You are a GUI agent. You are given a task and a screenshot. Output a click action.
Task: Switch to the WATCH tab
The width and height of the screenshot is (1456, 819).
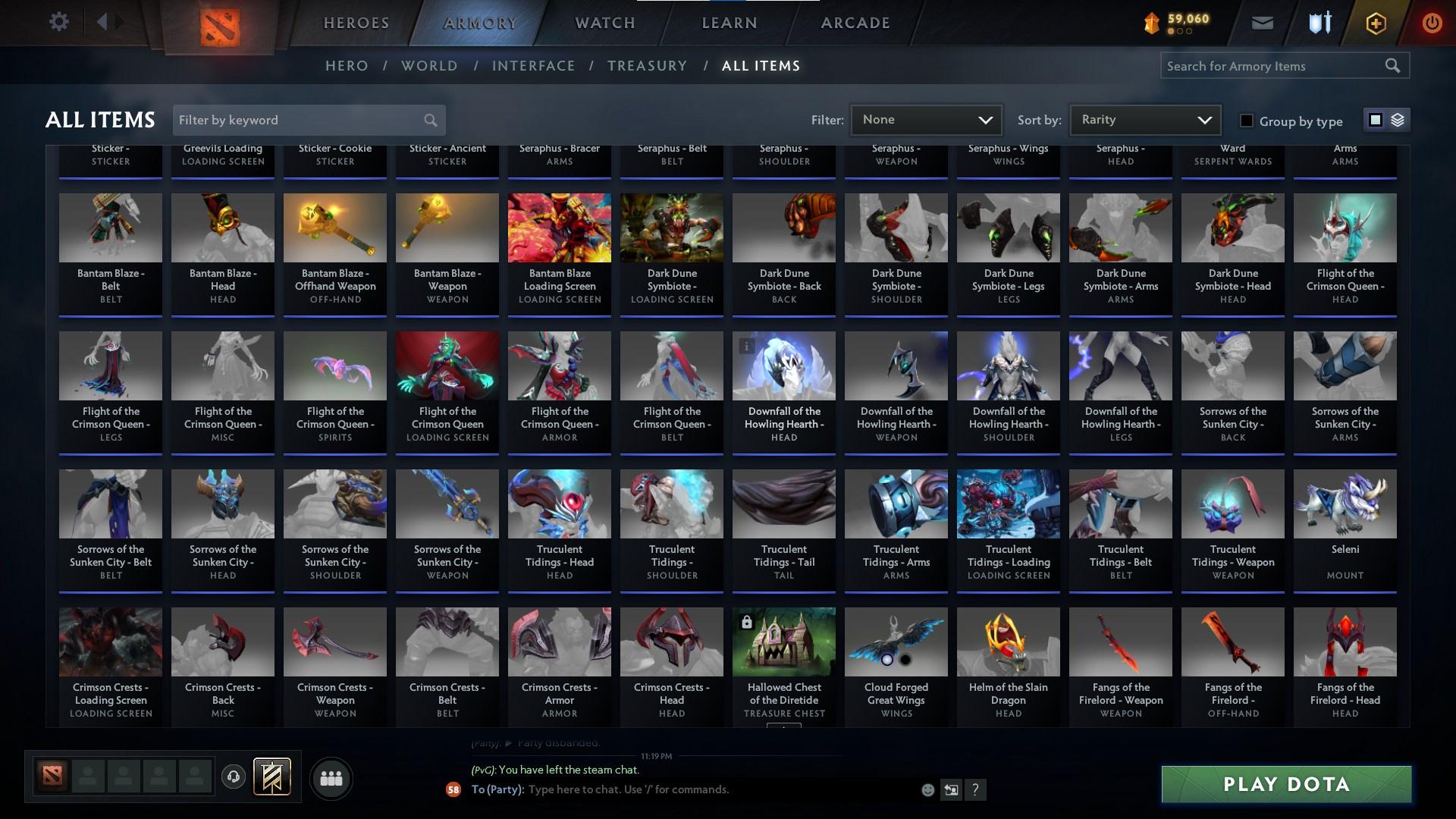604,23
